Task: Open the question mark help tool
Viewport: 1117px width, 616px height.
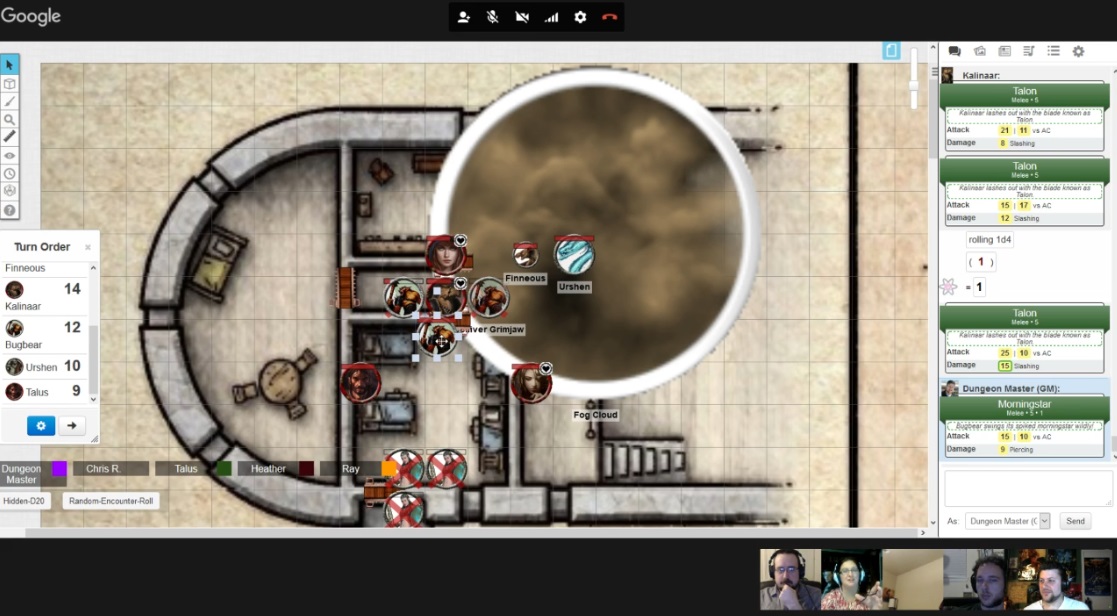Action: (9, 210)
